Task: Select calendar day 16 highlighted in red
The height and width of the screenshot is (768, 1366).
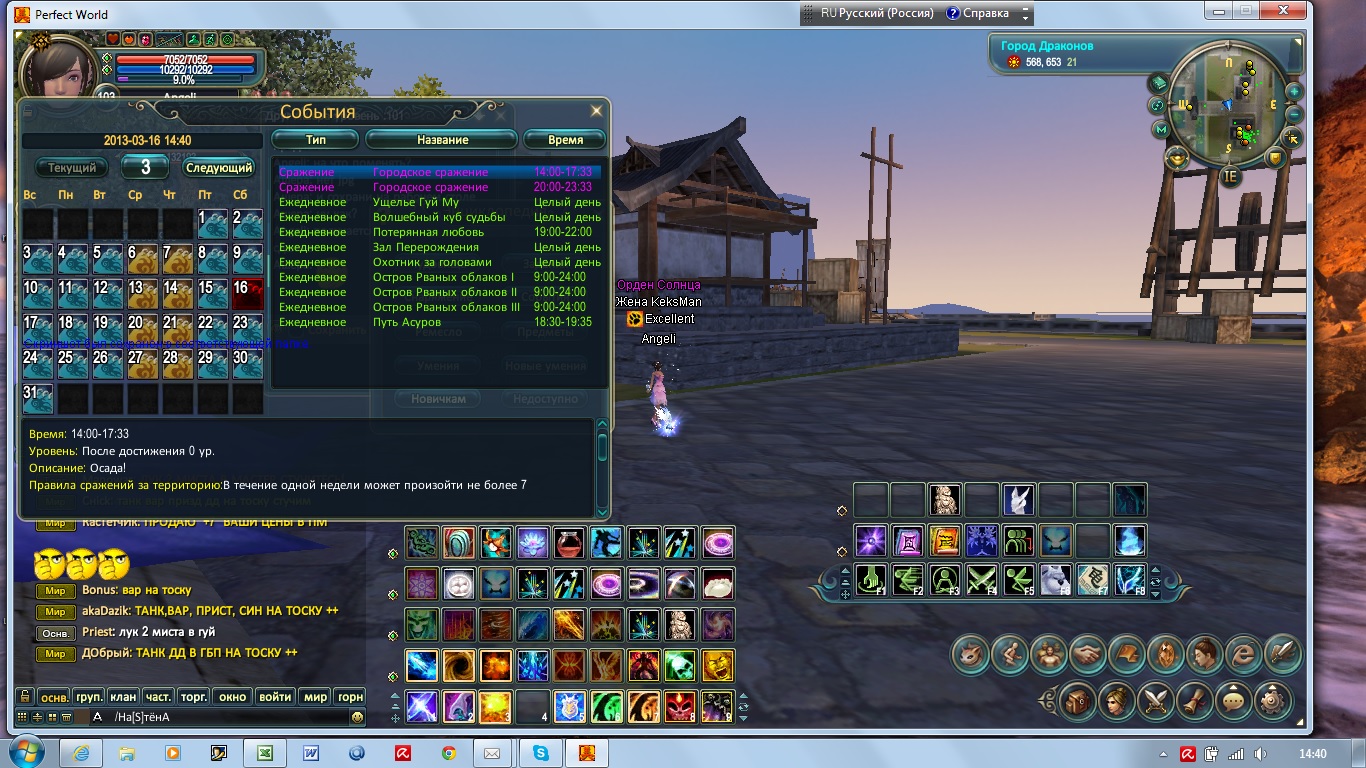Action: click(x=247, y=294)
